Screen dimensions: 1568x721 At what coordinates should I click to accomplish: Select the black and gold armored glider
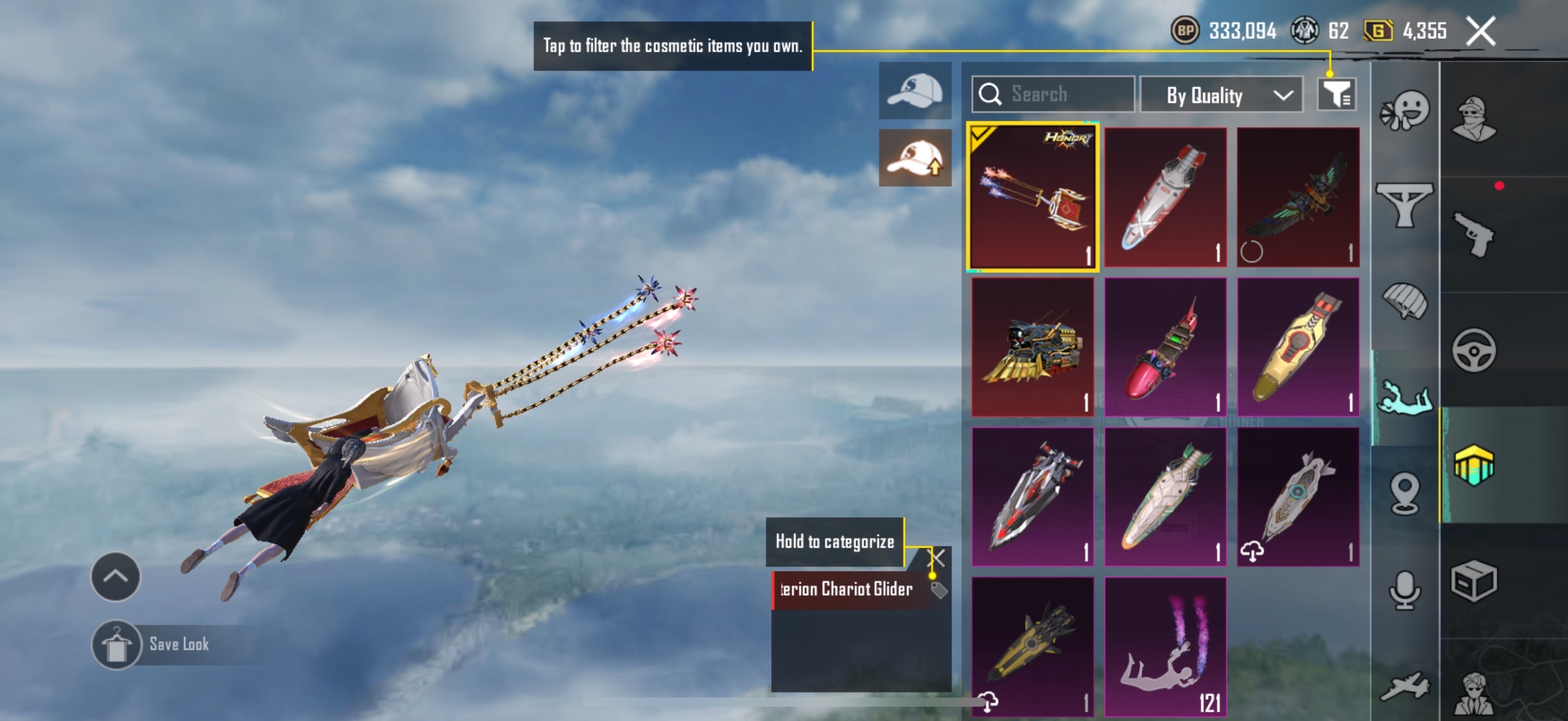(x=1032, y=347)
